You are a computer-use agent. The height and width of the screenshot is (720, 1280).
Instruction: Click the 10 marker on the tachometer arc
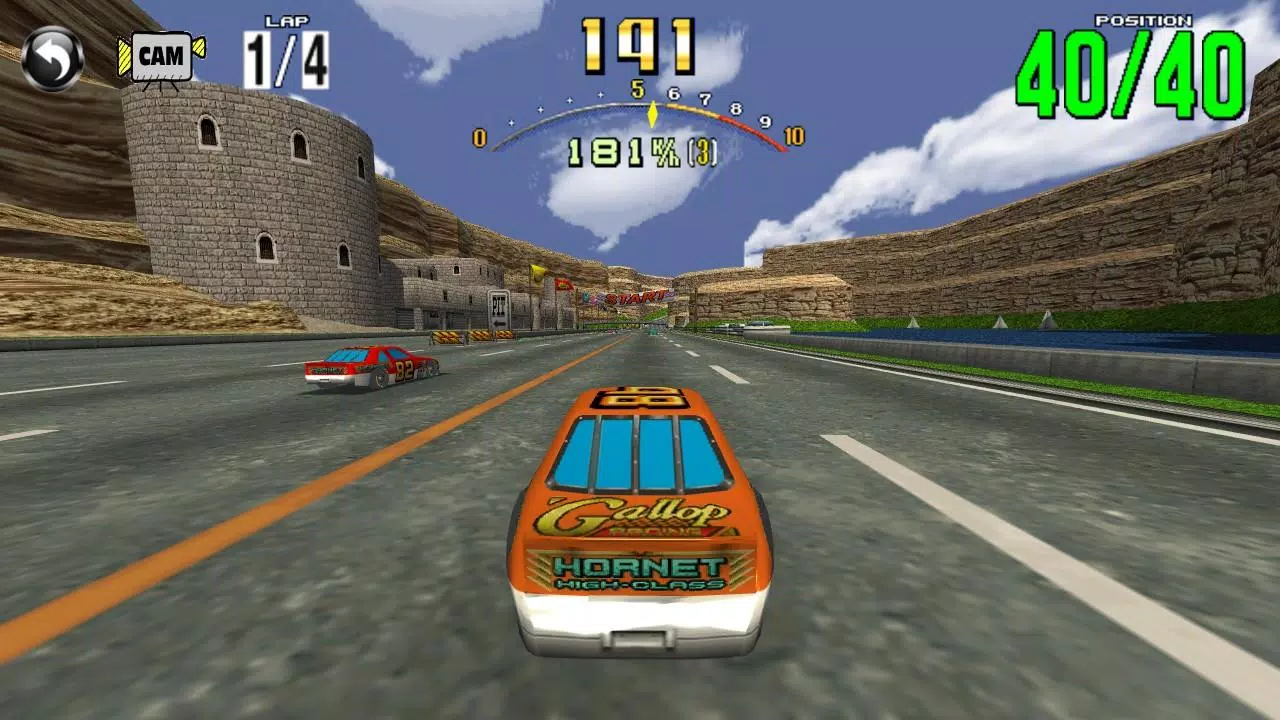tap(792, 134)
